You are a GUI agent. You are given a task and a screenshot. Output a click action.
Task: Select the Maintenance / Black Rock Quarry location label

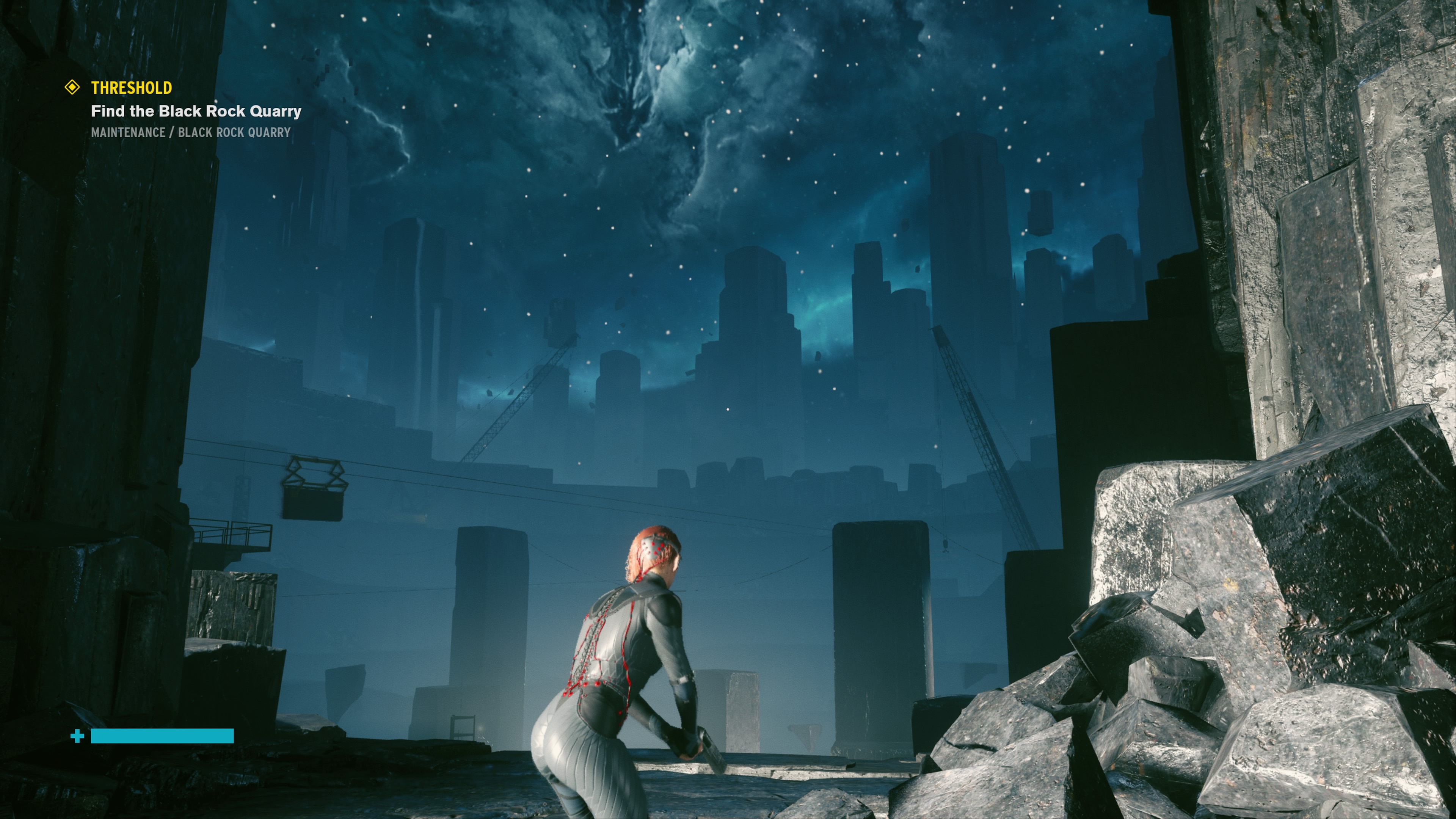point(190,132)
